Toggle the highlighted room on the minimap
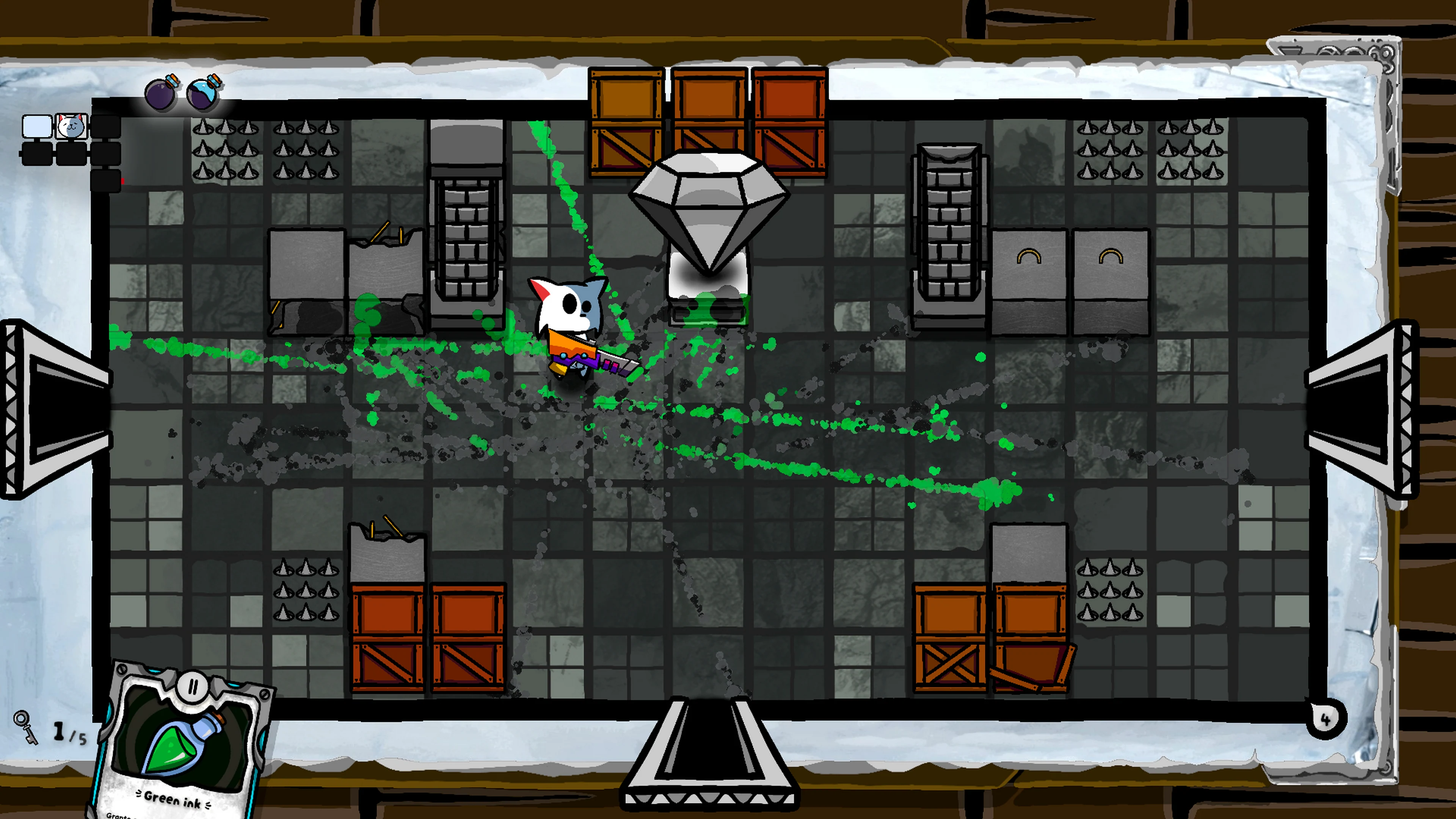This screenshot has height=819, width=1456. 37,126
